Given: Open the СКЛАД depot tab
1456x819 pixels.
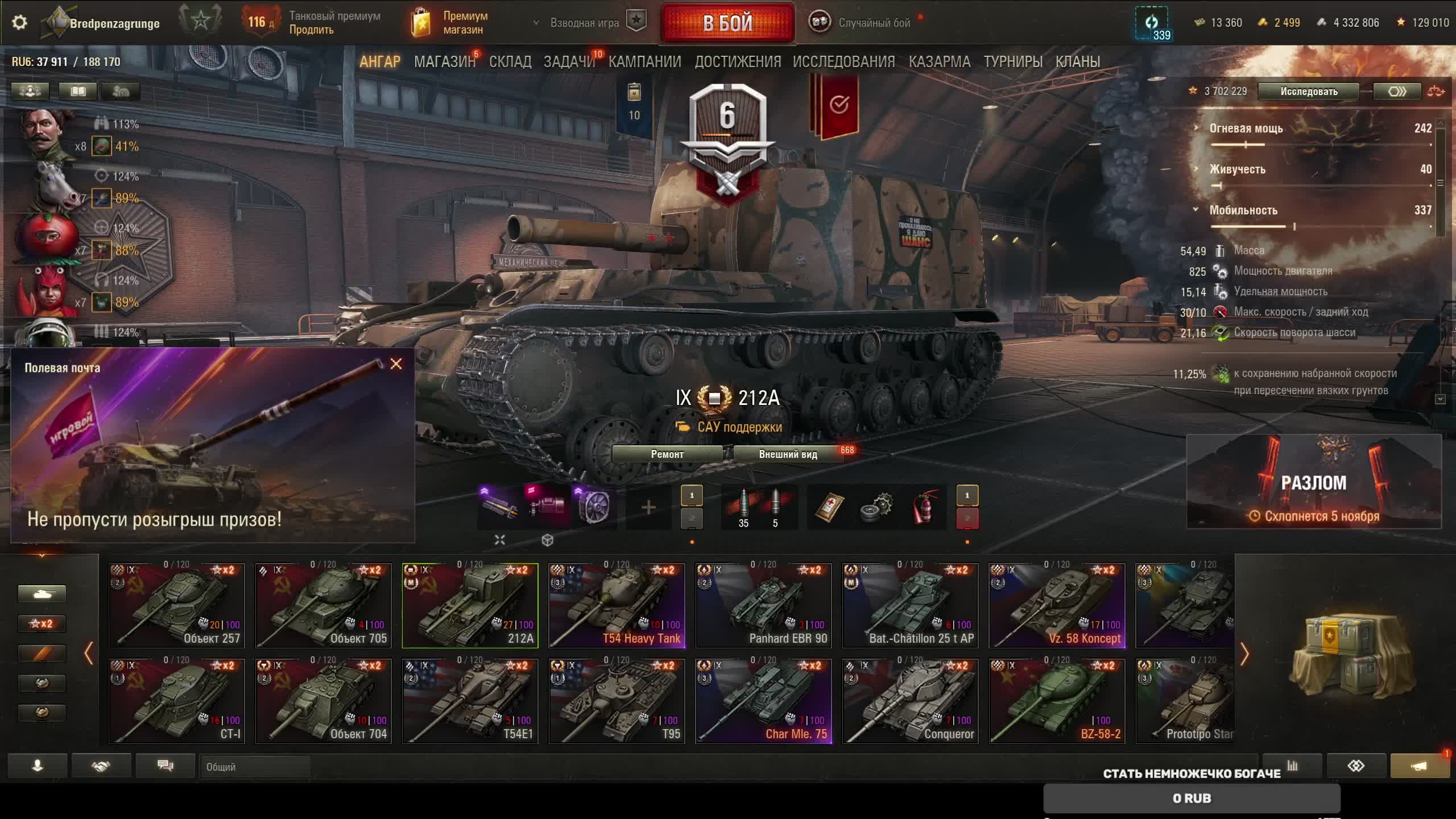Looking at the screenshot, I should coord(510,61).
